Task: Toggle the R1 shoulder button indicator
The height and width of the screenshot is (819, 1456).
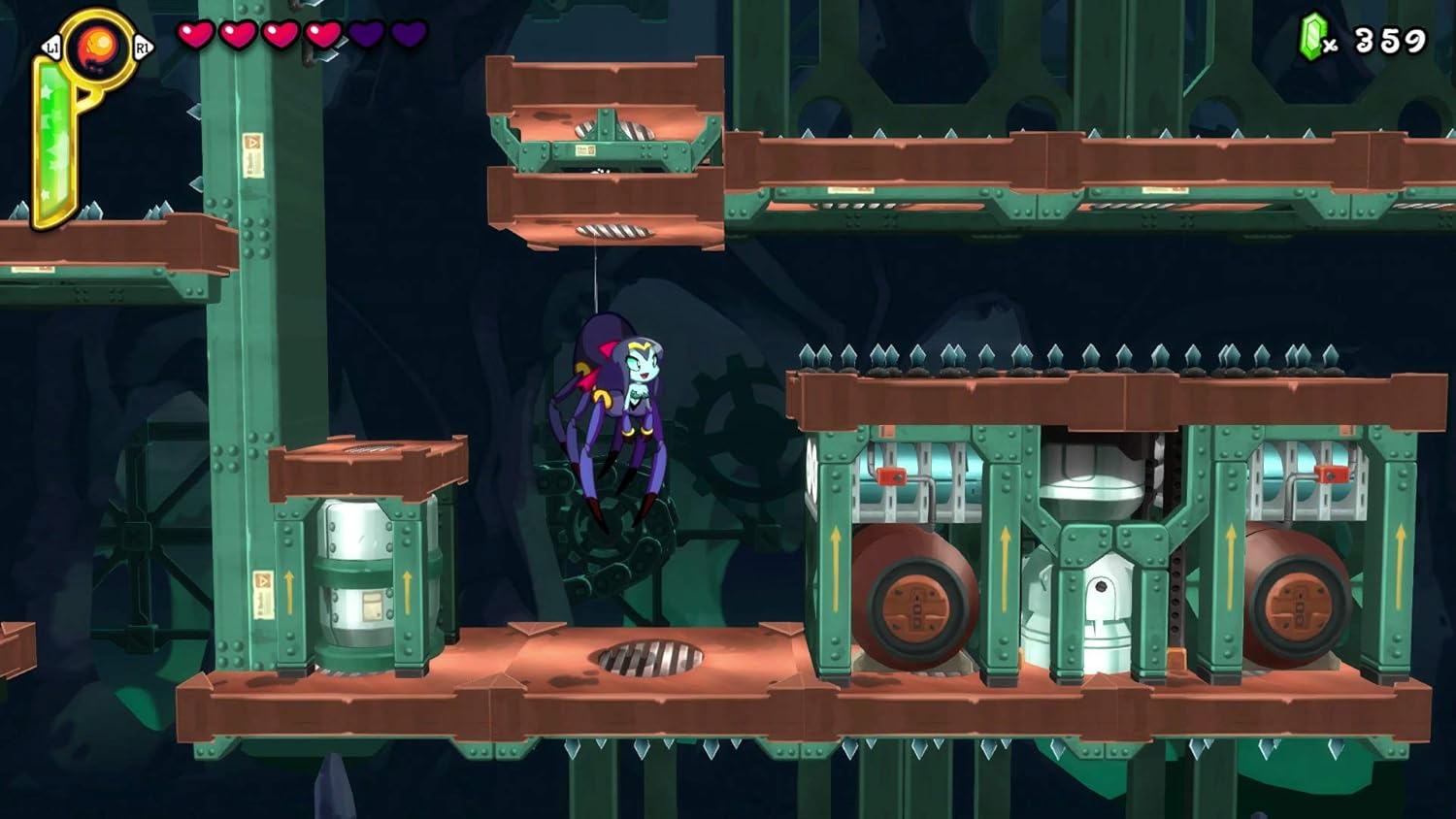Action: [x=142, y=46]
